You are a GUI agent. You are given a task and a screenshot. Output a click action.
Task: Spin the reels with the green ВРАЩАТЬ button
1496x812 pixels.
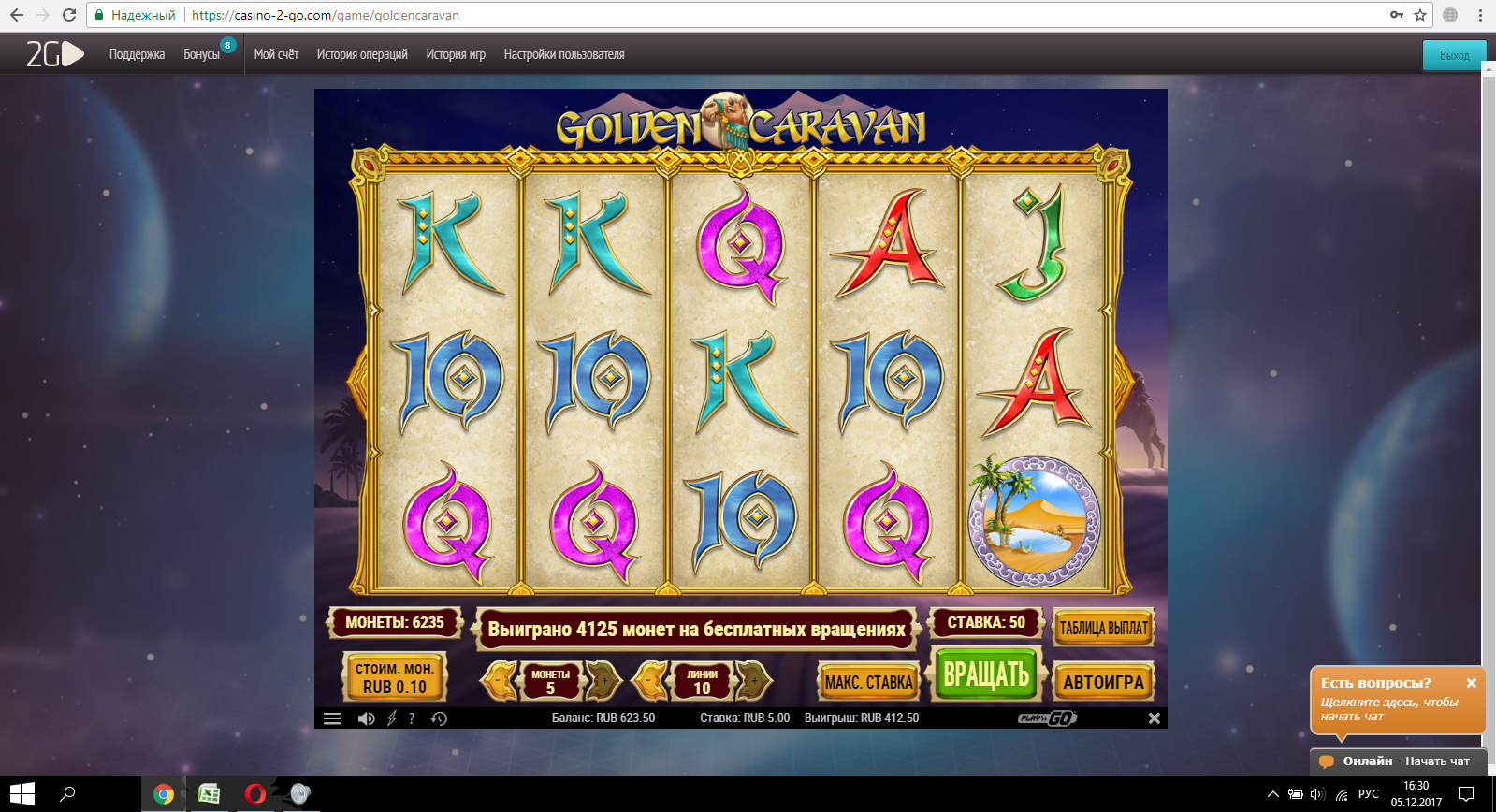point(985,674)
